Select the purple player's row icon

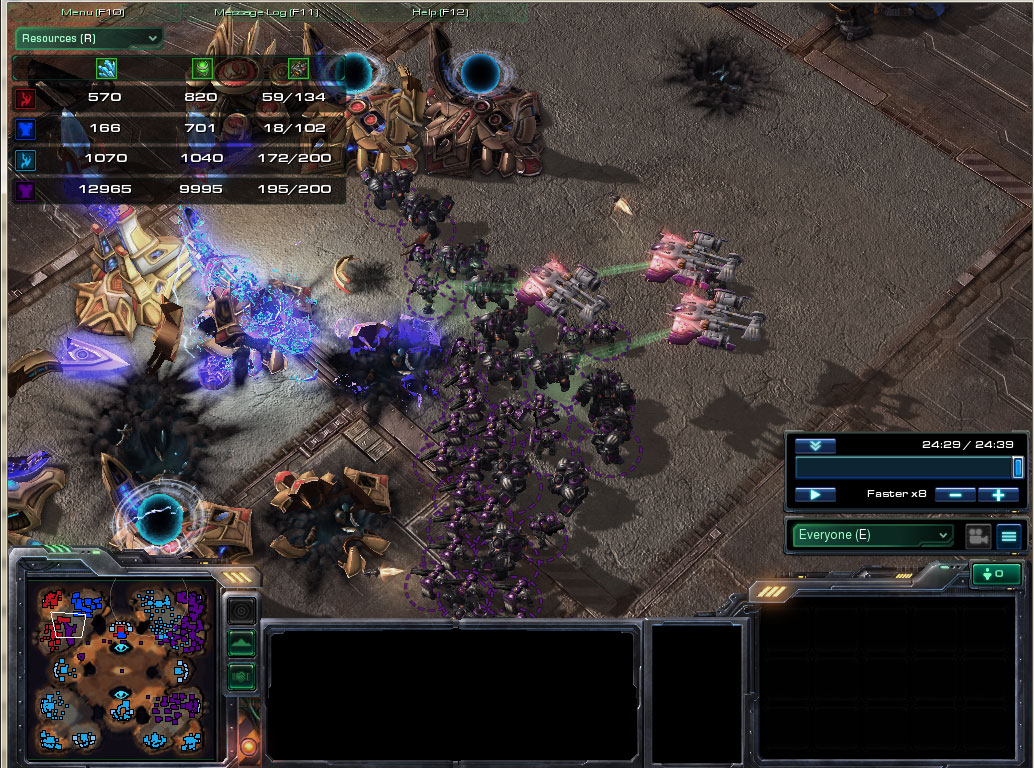pos(25,189)
